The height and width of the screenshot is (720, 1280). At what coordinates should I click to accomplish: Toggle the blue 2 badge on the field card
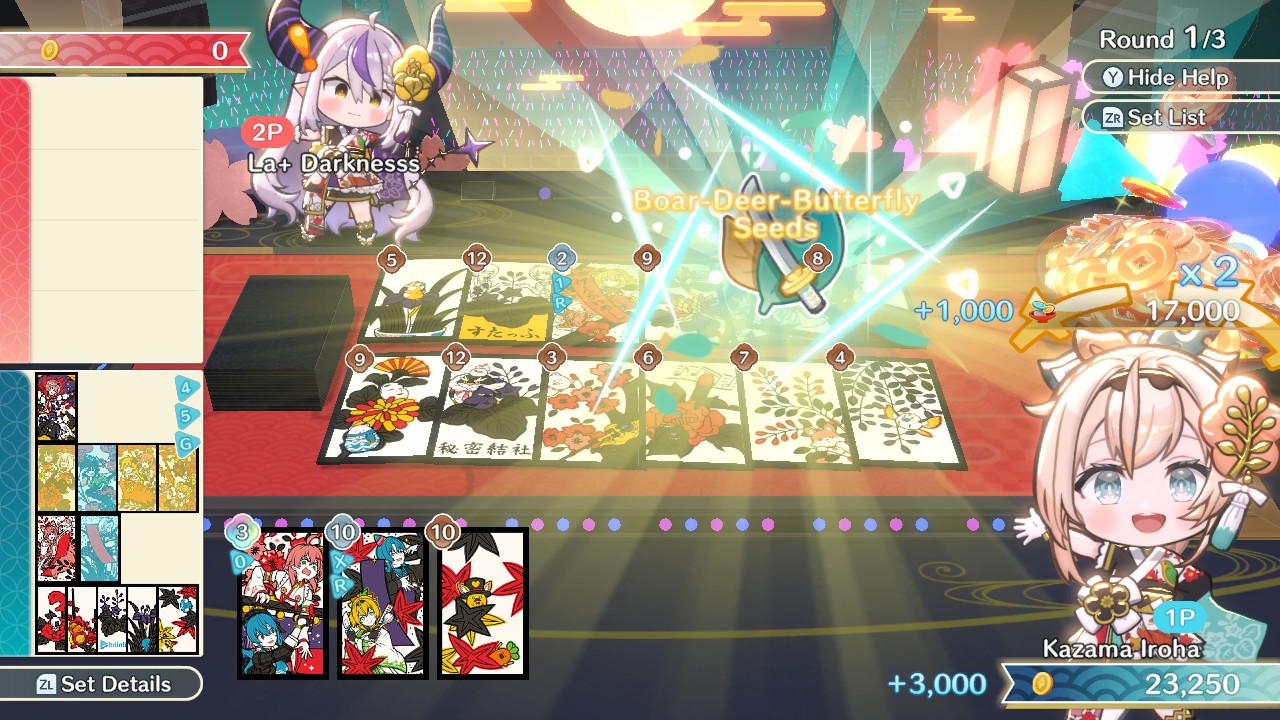561,258
